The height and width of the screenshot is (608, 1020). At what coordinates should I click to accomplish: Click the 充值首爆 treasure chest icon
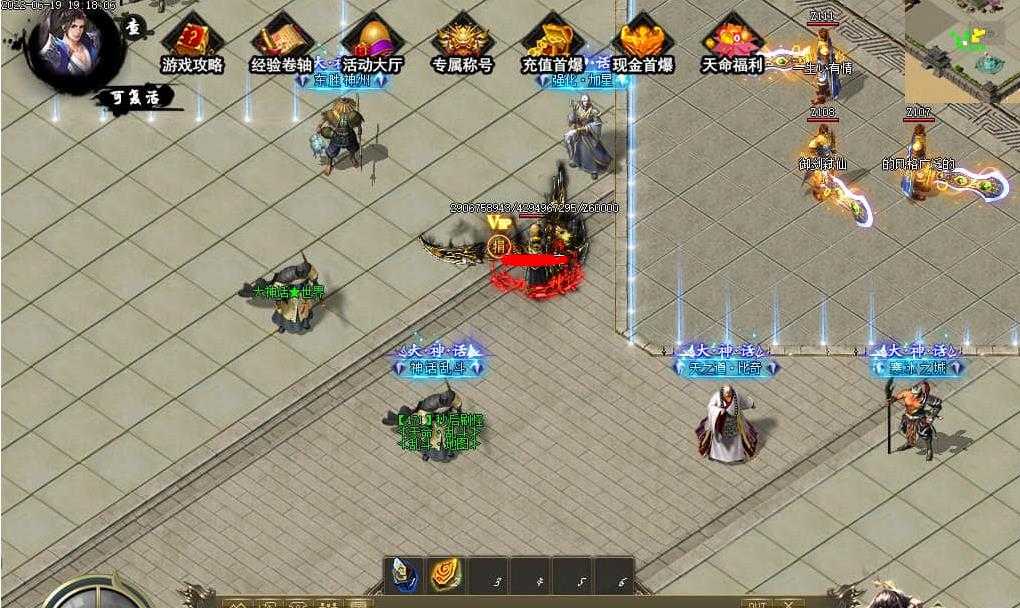point(552,42)
